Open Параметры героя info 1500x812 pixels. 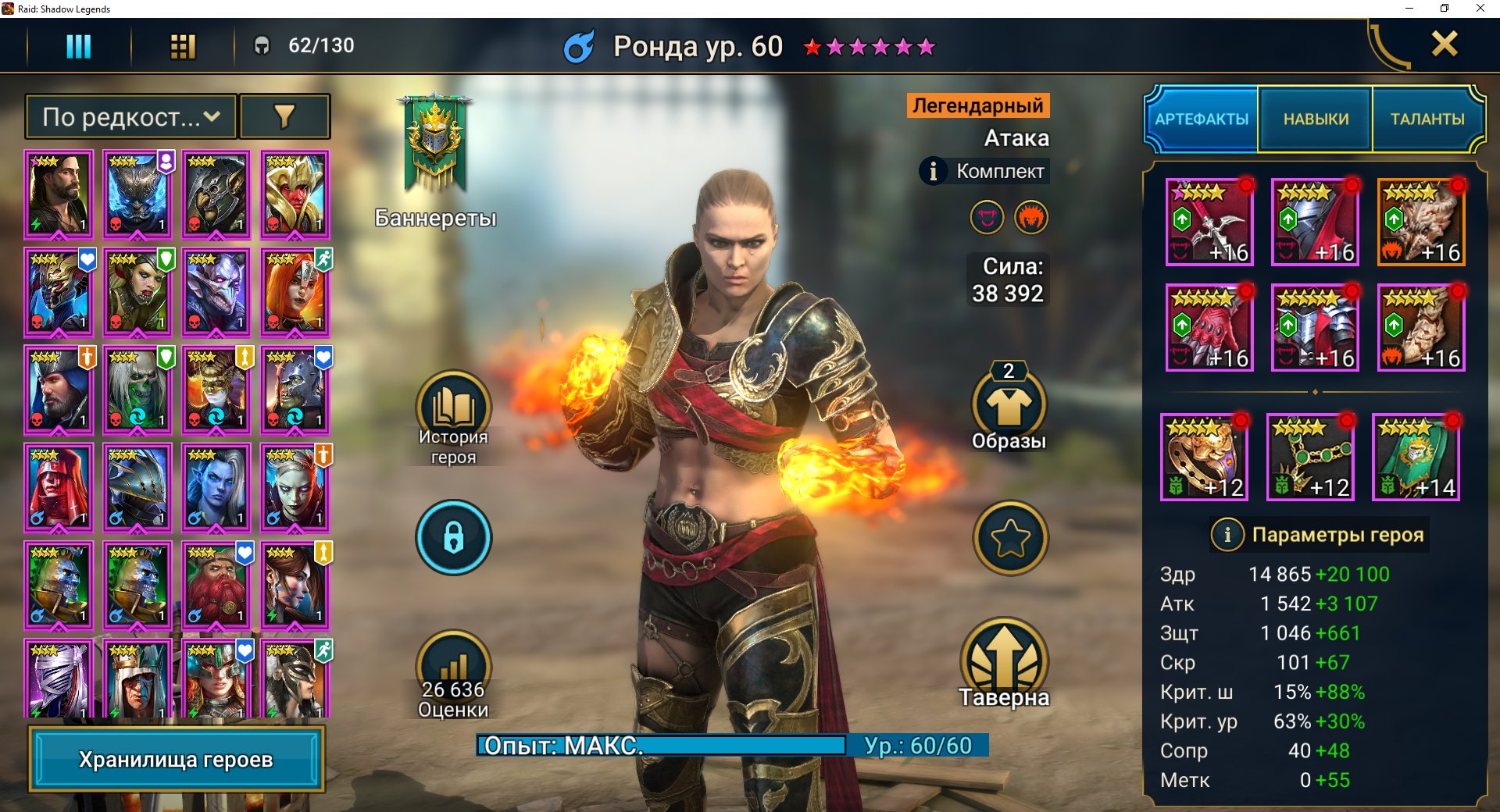(x=1320, y=535)
